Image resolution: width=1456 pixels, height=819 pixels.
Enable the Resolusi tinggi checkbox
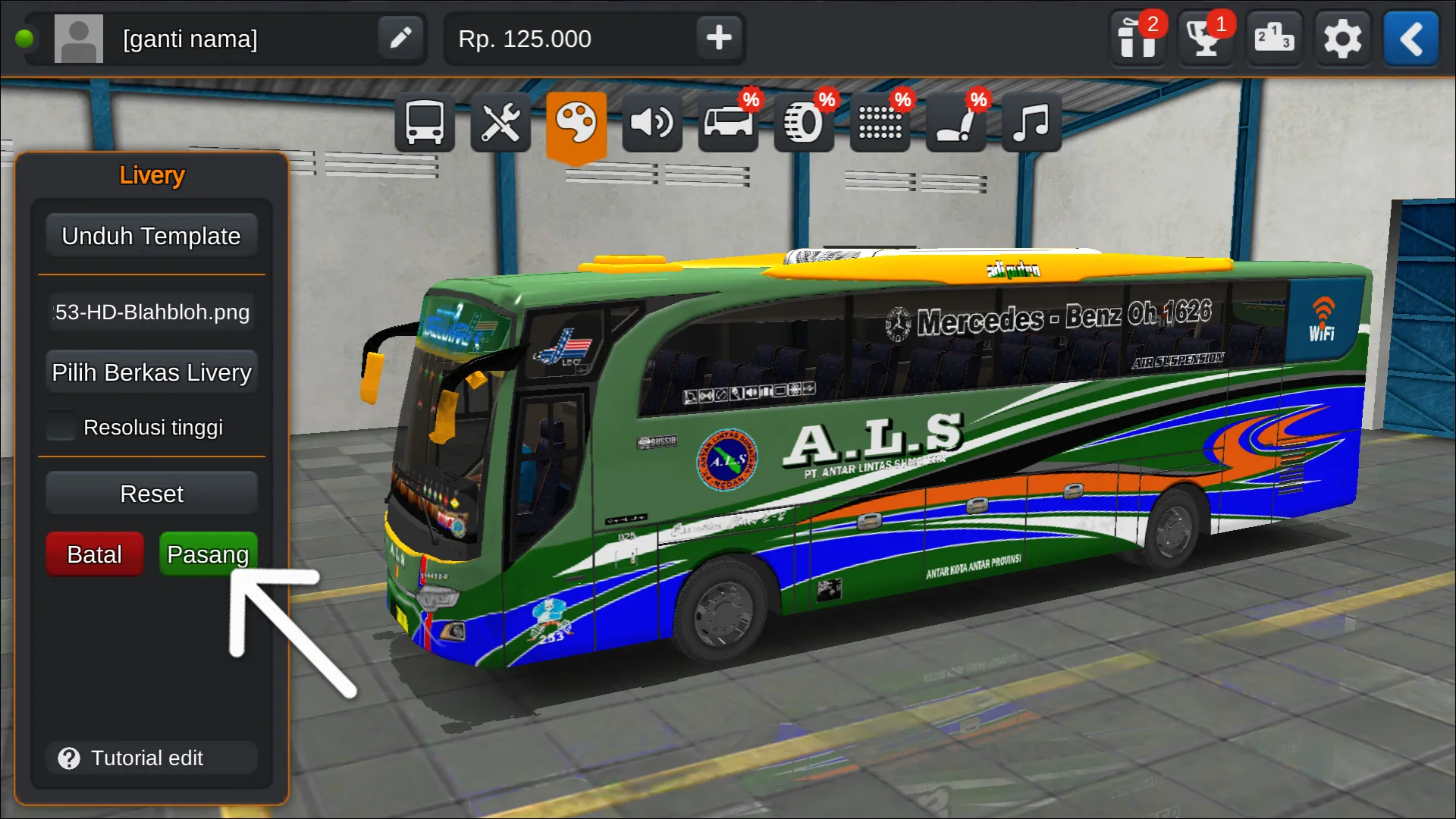tap(60, 427)
